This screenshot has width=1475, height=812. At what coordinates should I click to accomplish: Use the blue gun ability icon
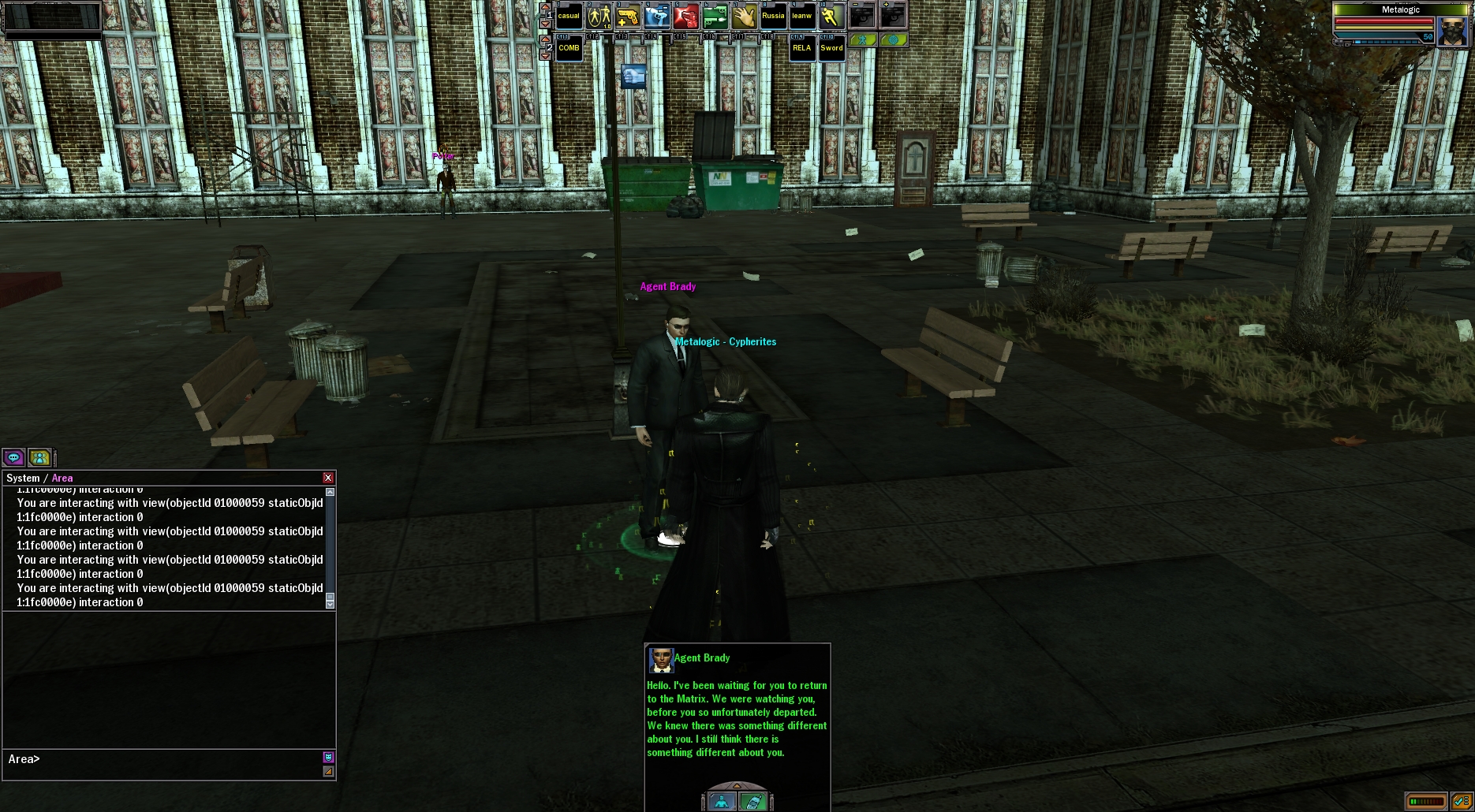pos(656,16)
